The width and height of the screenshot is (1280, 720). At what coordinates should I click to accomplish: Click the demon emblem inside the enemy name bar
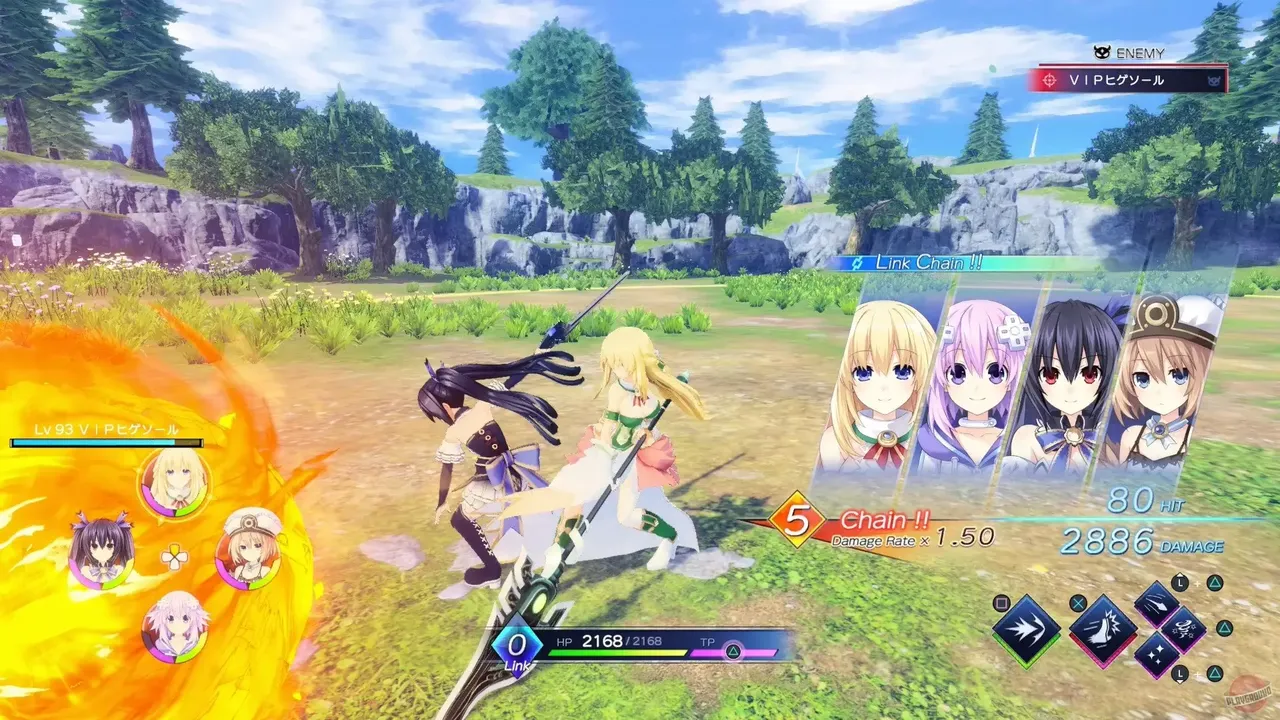(x=1214, y=81)
